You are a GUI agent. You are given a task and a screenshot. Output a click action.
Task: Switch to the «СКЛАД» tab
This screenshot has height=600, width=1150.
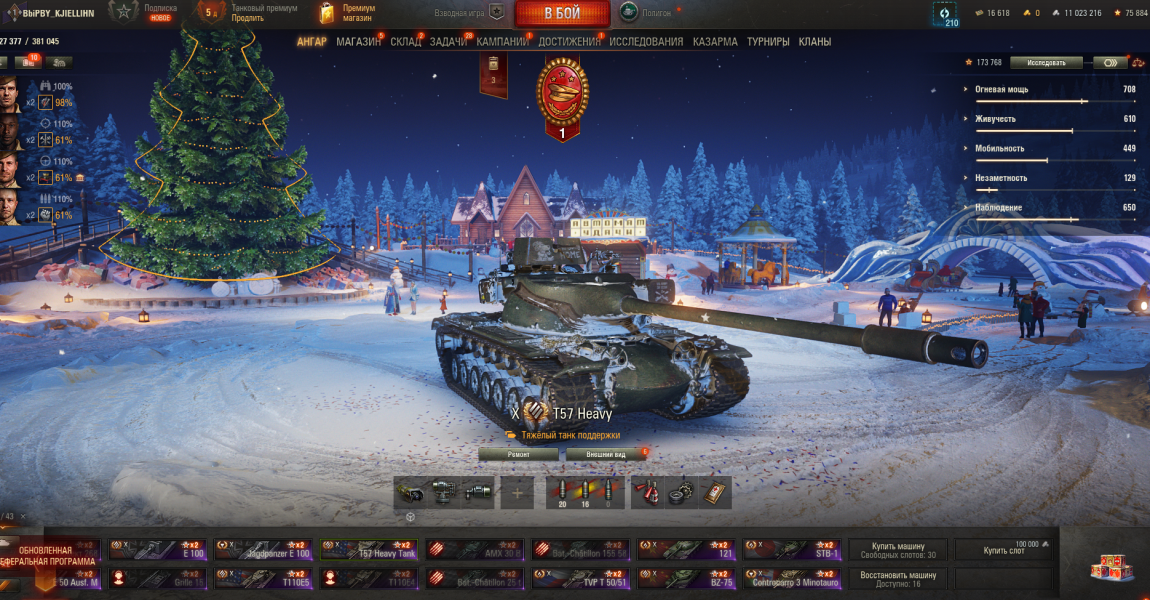click(x=405, y=42)
